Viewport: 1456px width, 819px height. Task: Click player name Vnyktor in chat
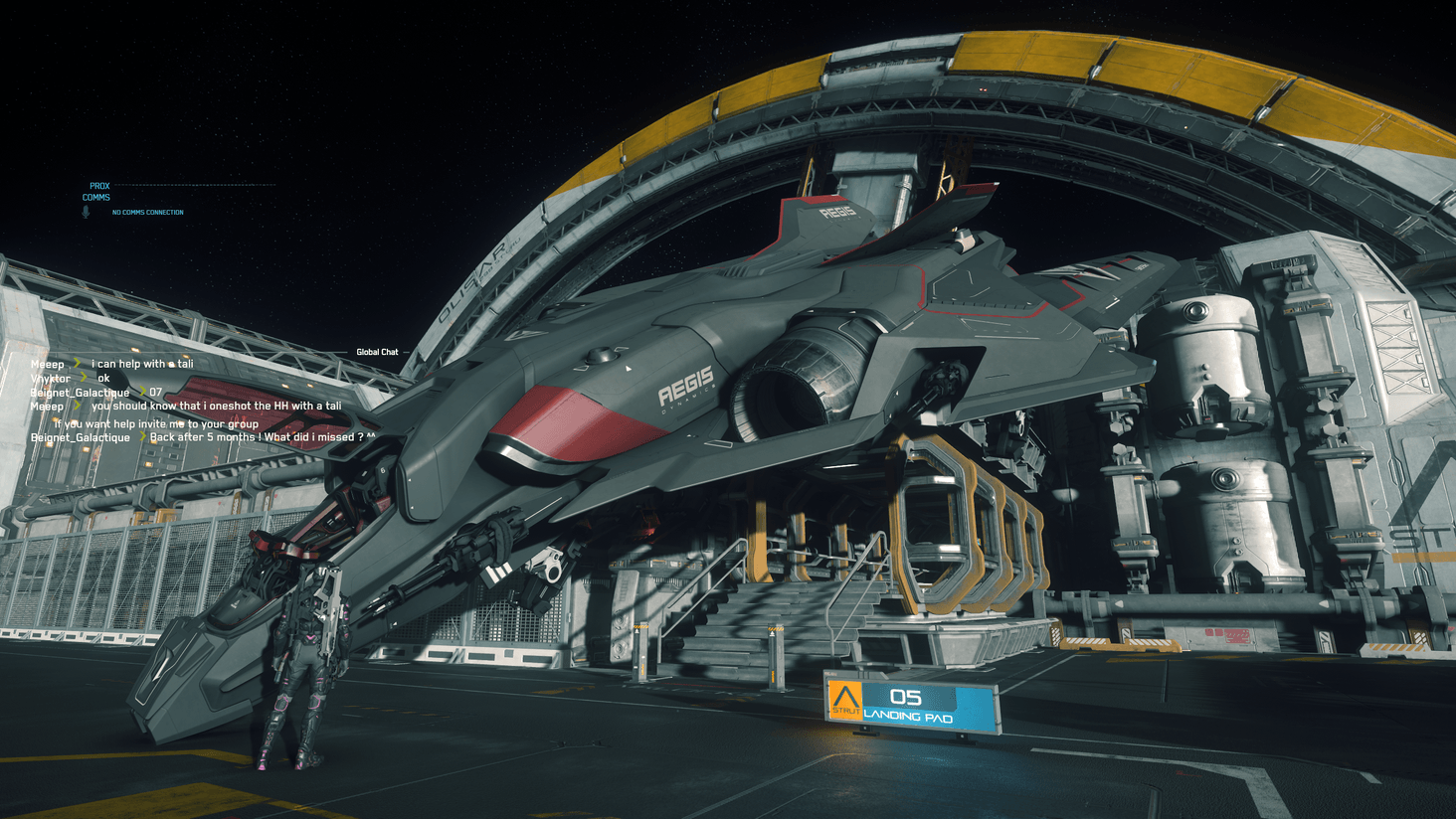50,378
